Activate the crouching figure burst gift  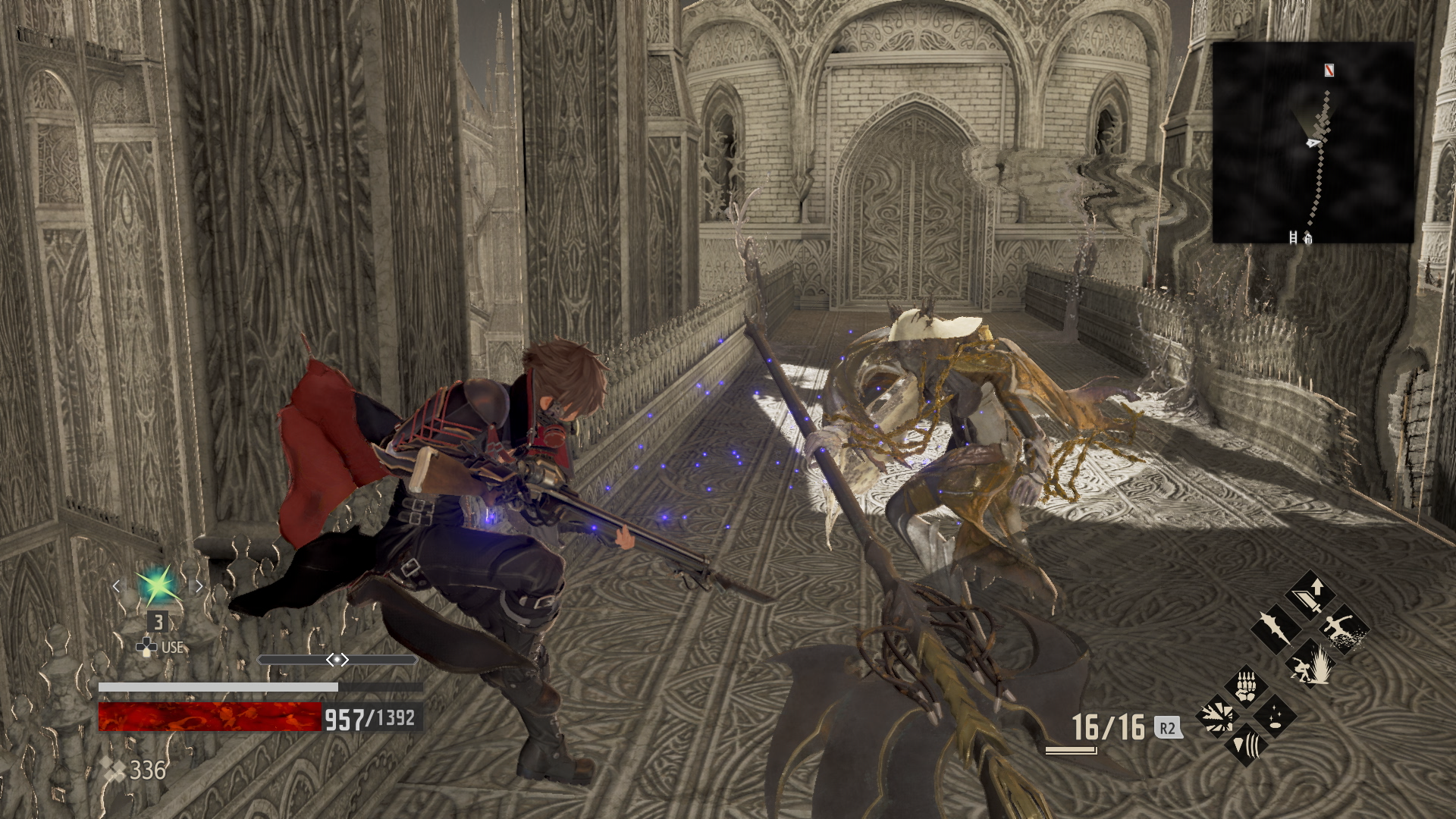pos(1310,664)
